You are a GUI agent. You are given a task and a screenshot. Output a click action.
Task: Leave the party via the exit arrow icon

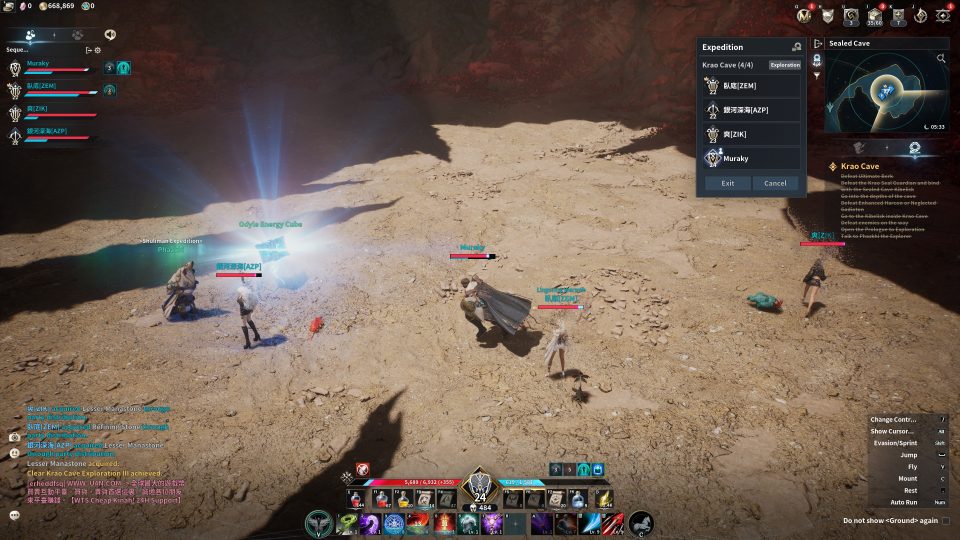tap(88, 50)
